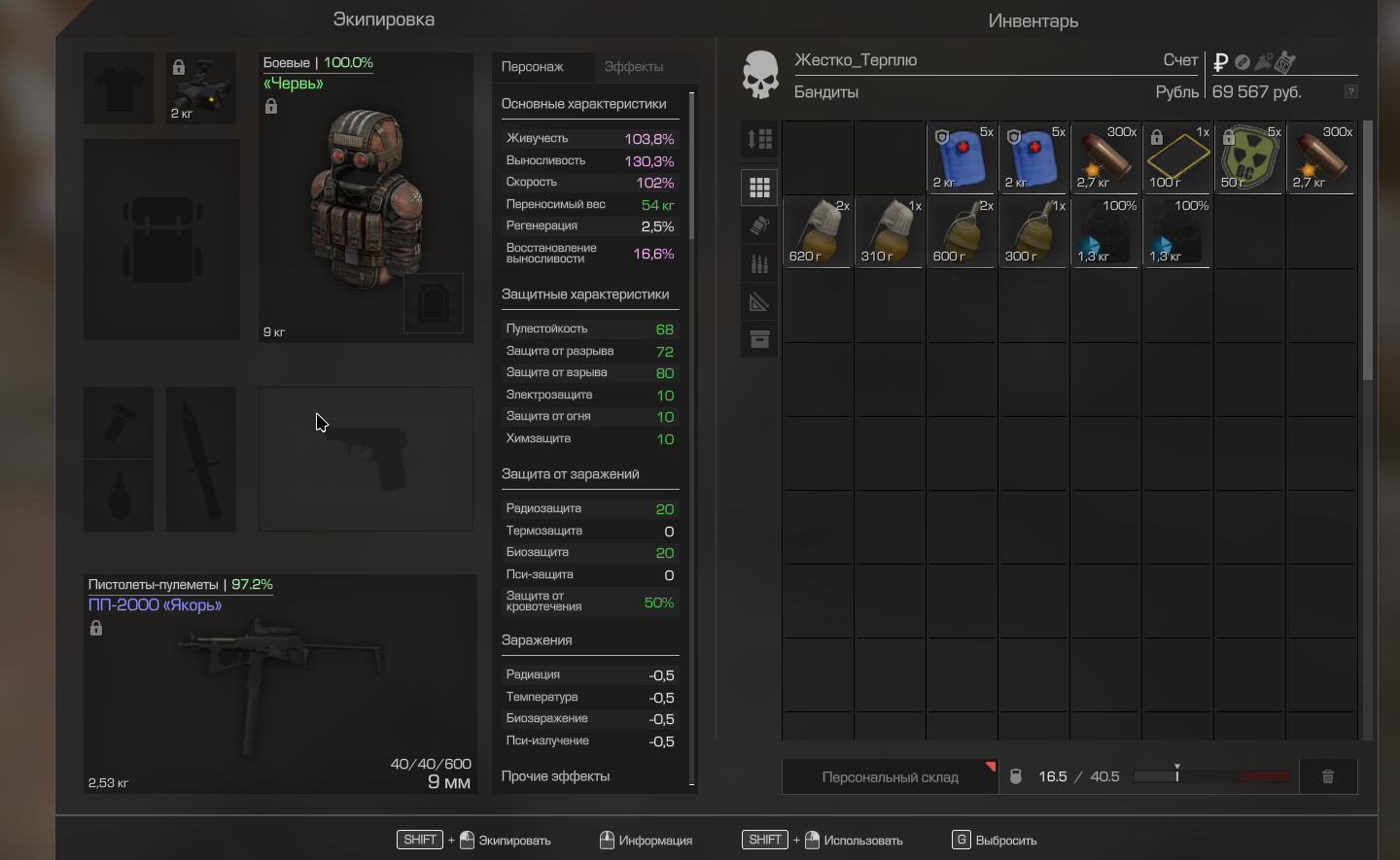Click the ПП-2000 «Якорь» weapon slot
This screenshot has height=860, width=1400.
pyautogui.click(x=280, y=684)
